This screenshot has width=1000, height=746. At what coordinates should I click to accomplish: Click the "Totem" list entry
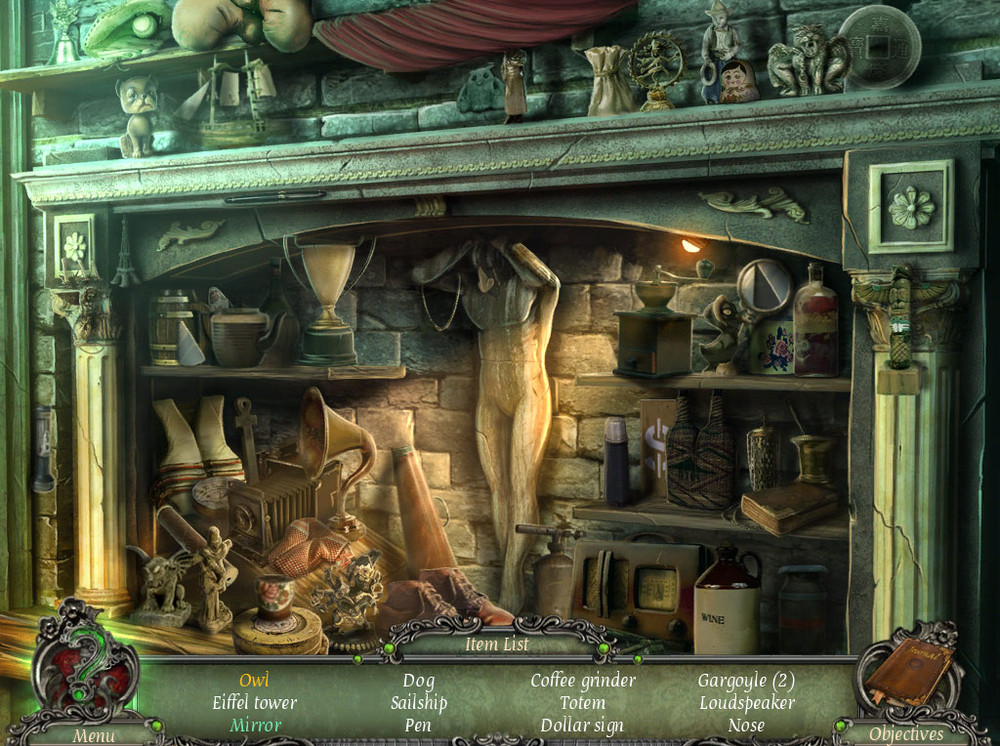(x=581, y=703)
